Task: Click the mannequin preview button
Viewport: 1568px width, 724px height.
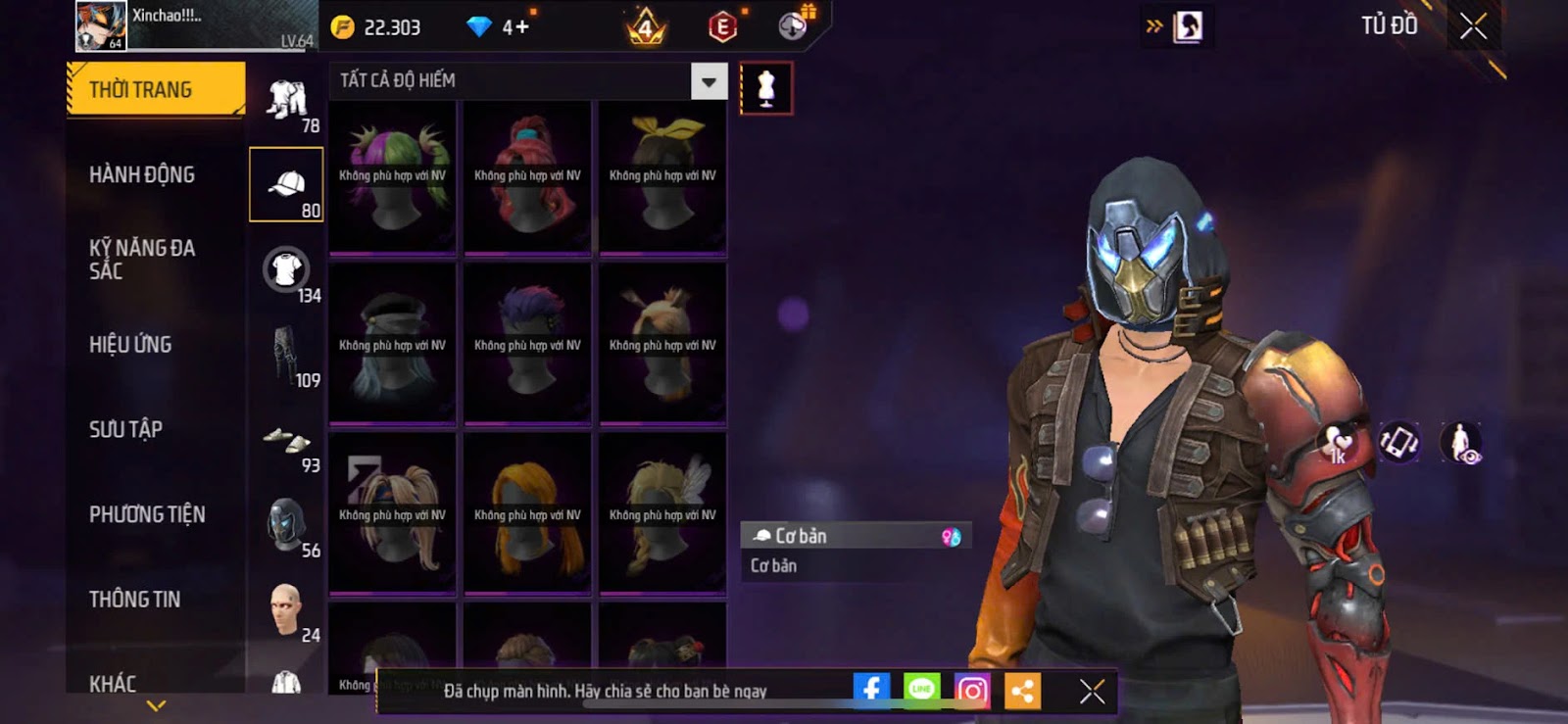Action: [x=766, y=88]
